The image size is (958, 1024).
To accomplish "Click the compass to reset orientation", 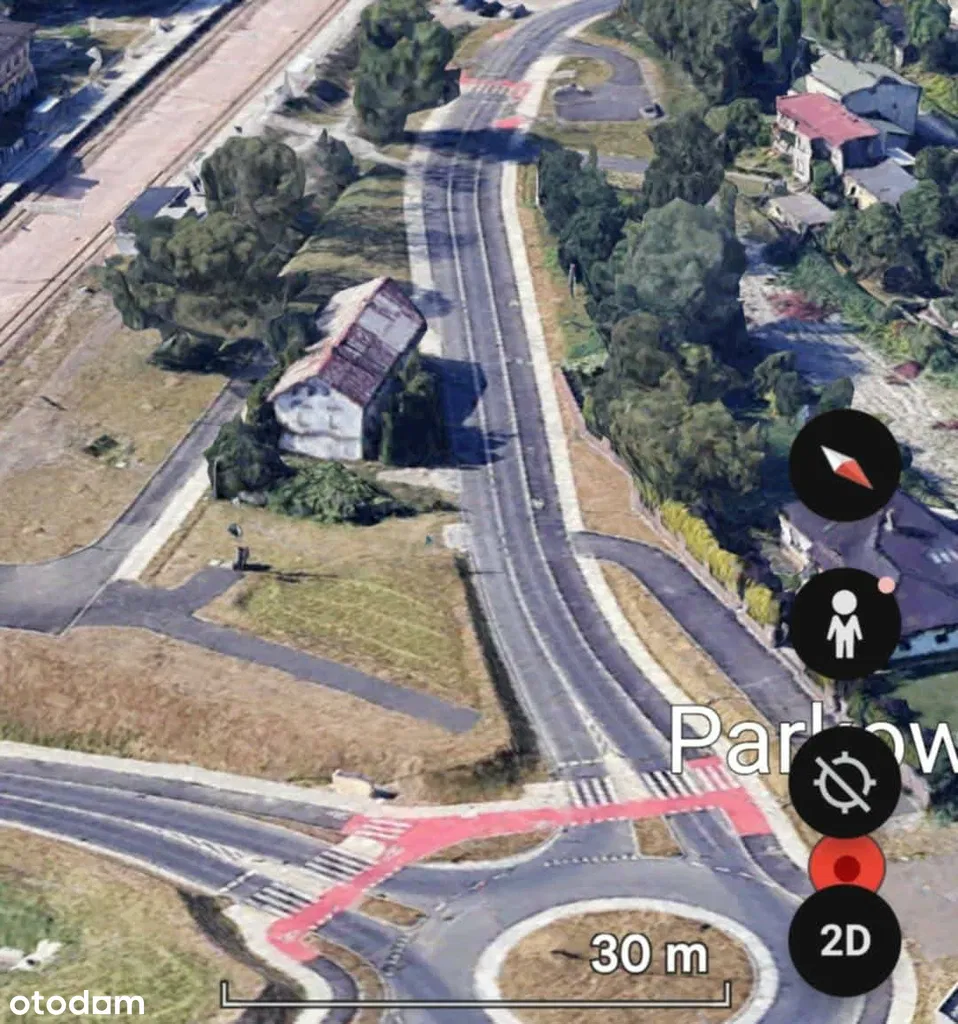I will [845, 465].
